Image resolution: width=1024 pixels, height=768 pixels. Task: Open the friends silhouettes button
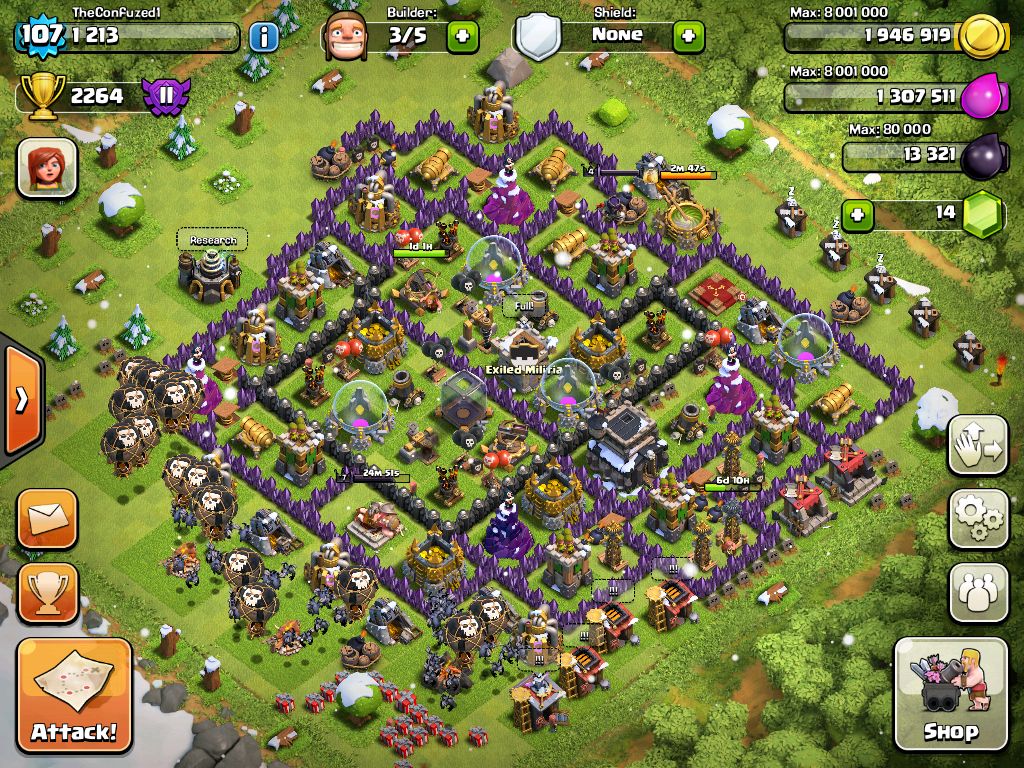(x=978, y=593)
